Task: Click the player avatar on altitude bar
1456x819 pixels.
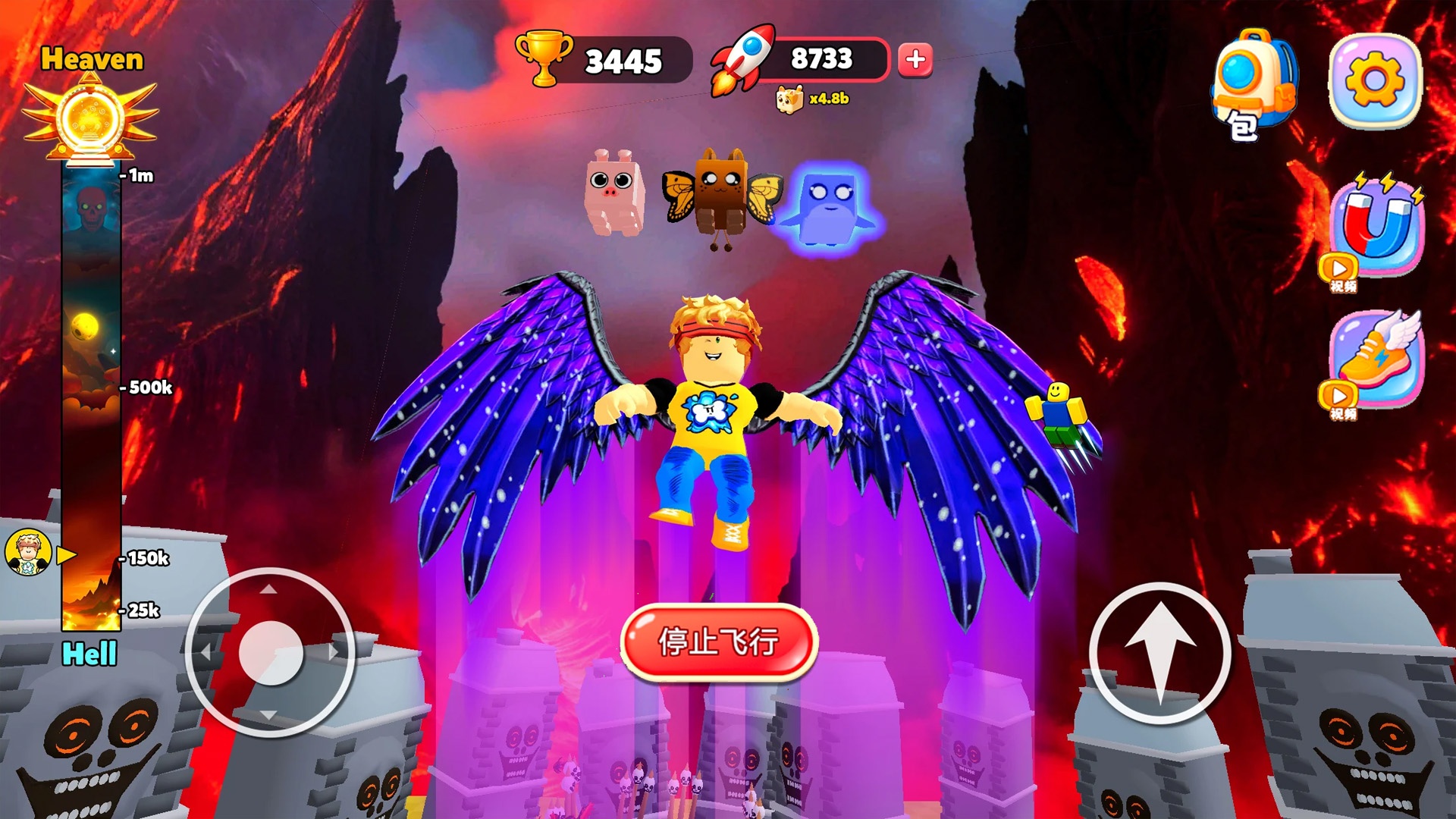Action: pos(29,552)
